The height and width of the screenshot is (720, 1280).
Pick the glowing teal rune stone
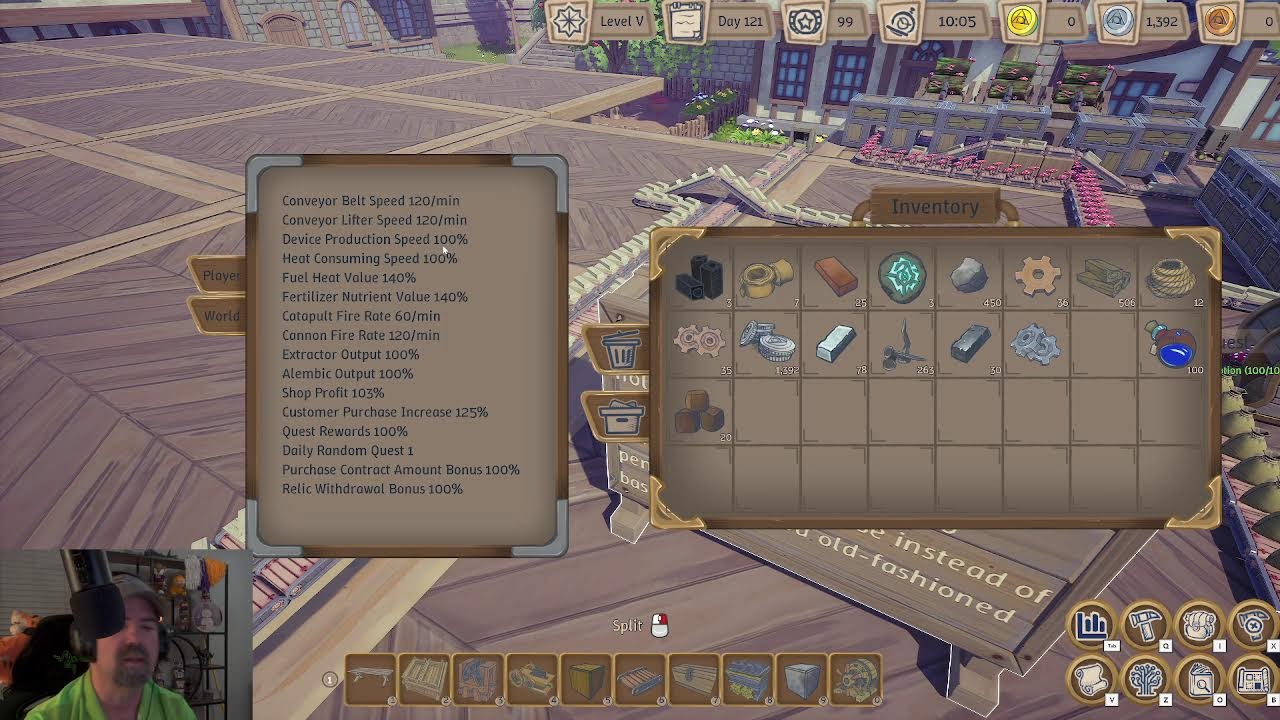pyautogui.click(x=902, y=277)
